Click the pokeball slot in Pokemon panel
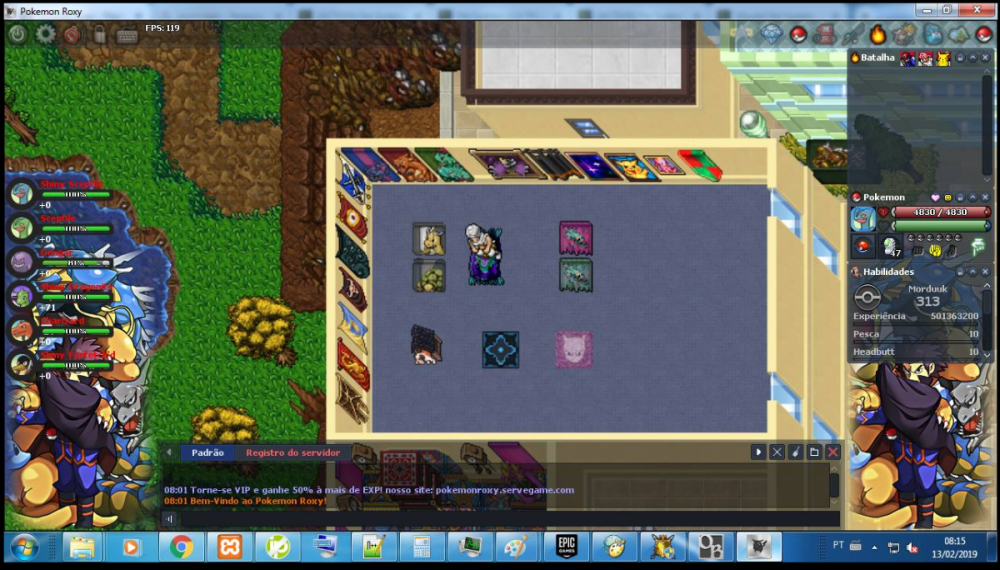Image resolution: width=1000 pixels, height=570 pixels. point(864,246)
